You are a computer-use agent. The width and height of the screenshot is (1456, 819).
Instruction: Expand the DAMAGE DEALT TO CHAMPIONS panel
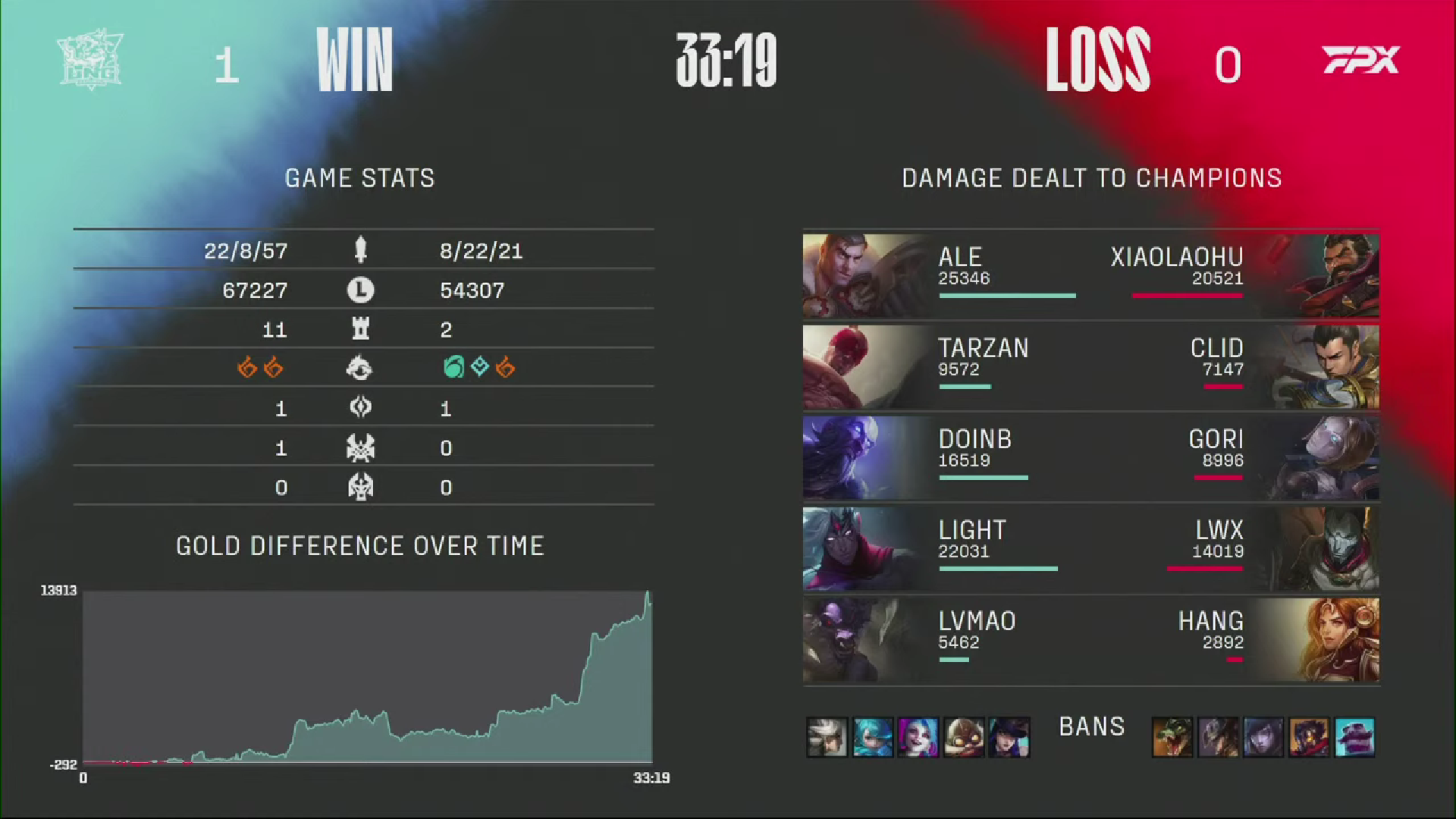[x=1091, y=179]
